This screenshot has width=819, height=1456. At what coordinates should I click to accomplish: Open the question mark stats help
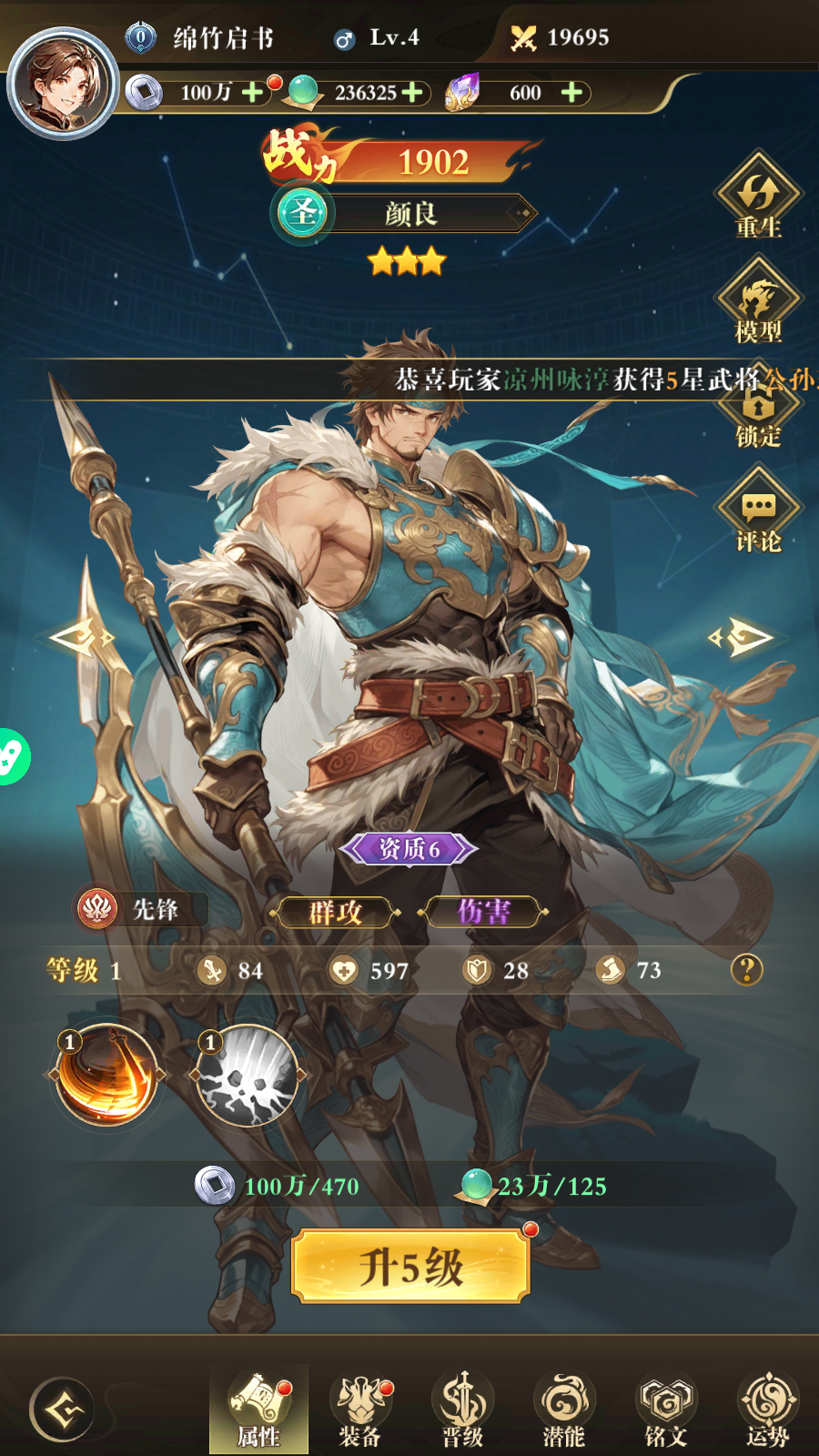click(x=746, y=970)
